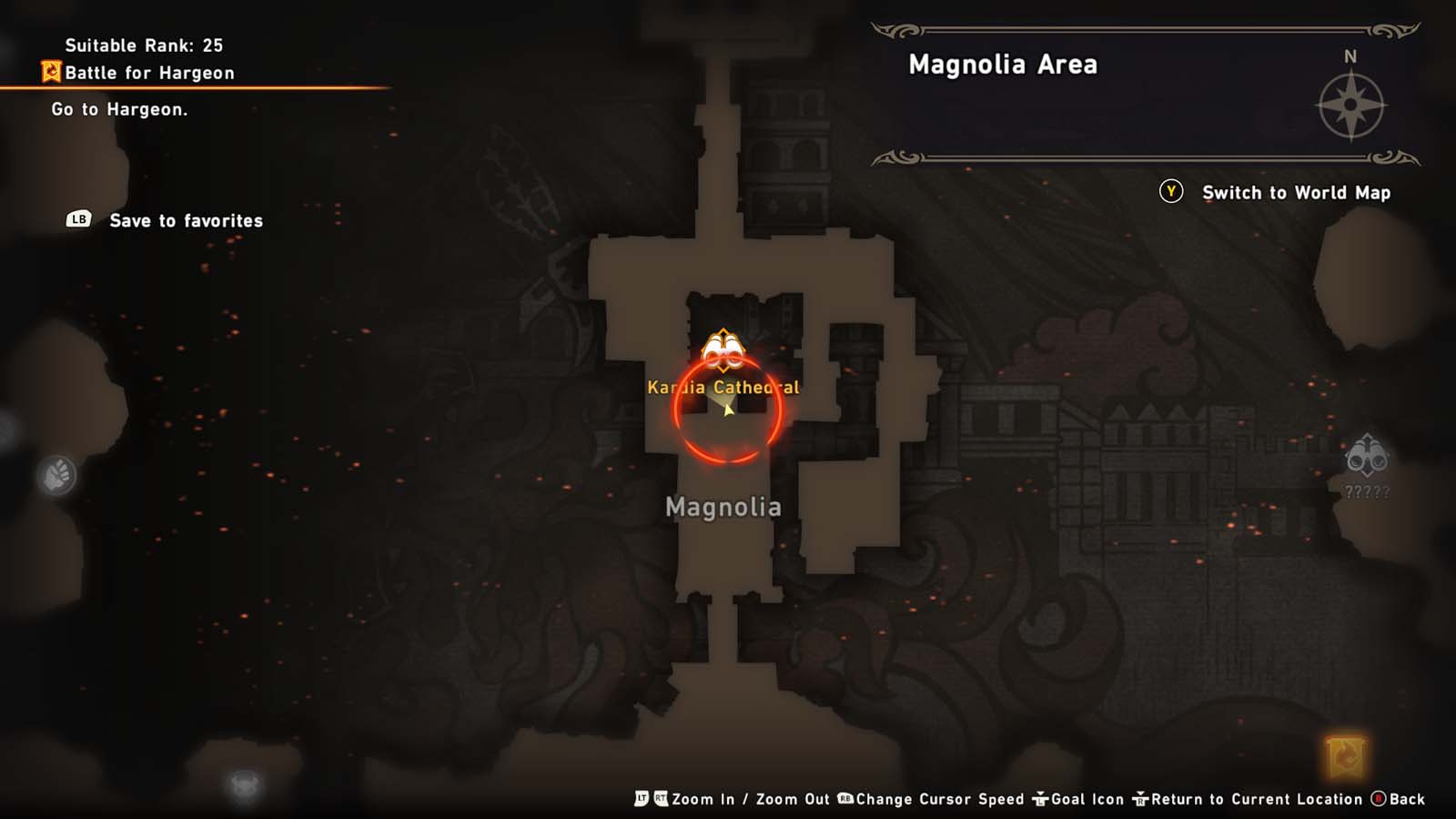Select the RB Change Cursor Speed icon

click(x=845, y=799)
